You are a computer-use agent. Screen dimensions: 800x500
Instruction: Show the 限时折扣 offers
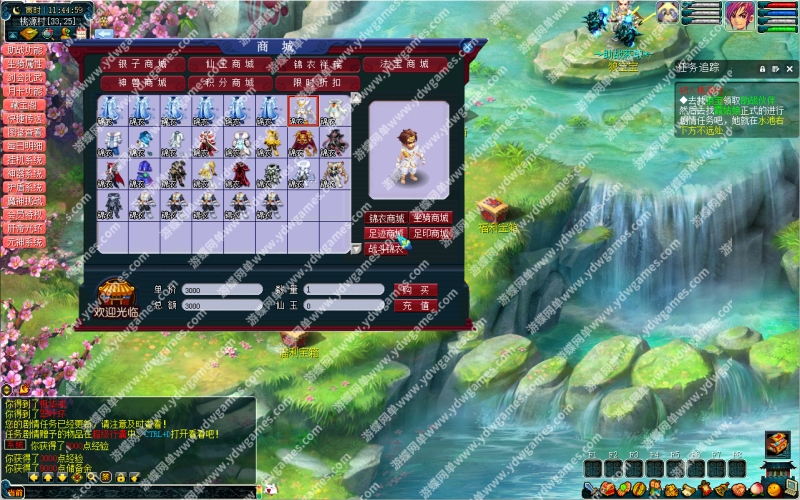pyautogui.click(x=318, y=82)
